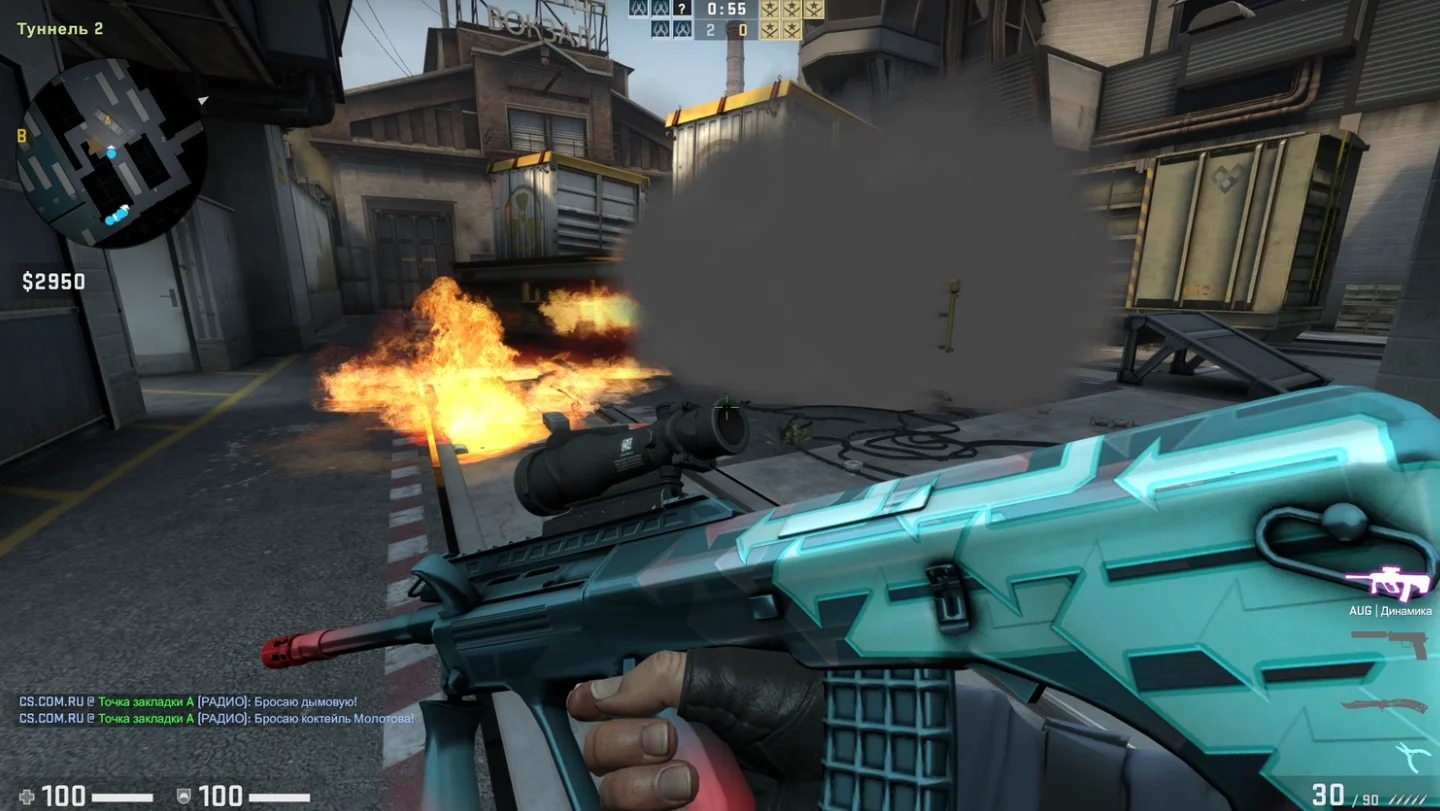Image resolution: width=1440 pixels, height=811 pixels.
Task: Select the defuse kit pliers icon
Action: click(x=1412, y=757)
